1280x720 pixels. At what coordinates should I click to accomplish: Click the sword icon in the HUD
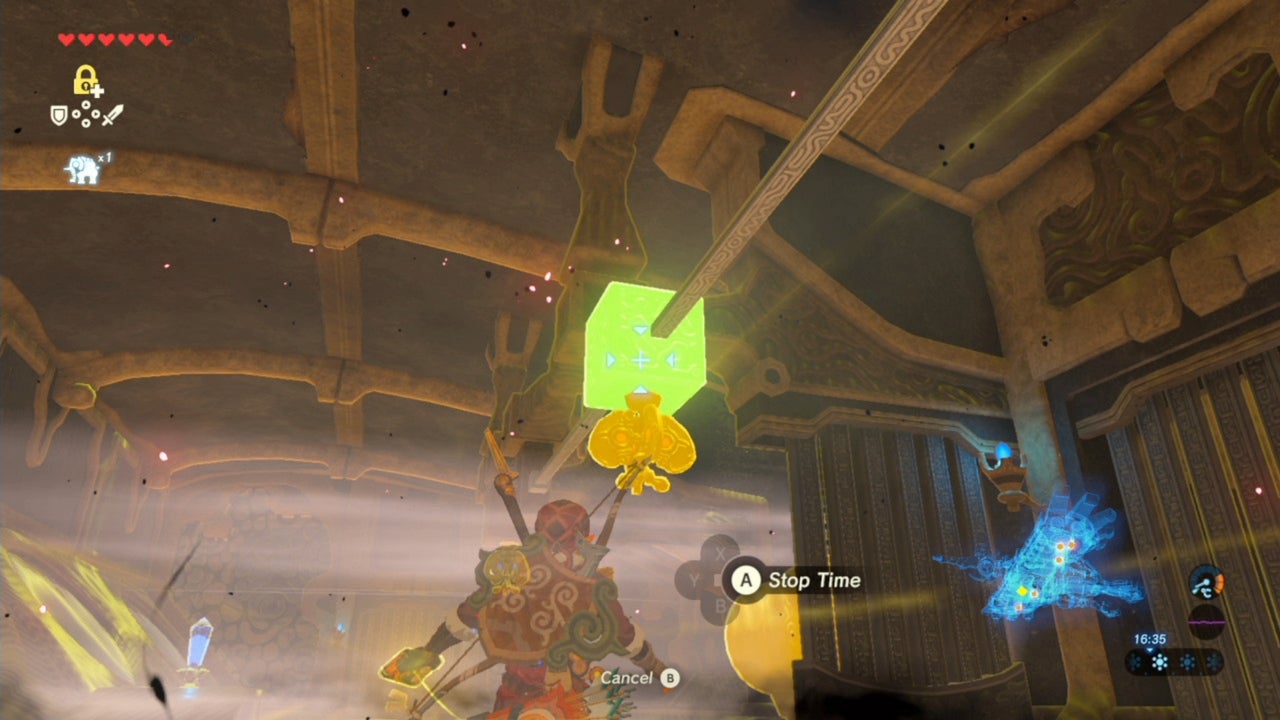pos(112,115)
